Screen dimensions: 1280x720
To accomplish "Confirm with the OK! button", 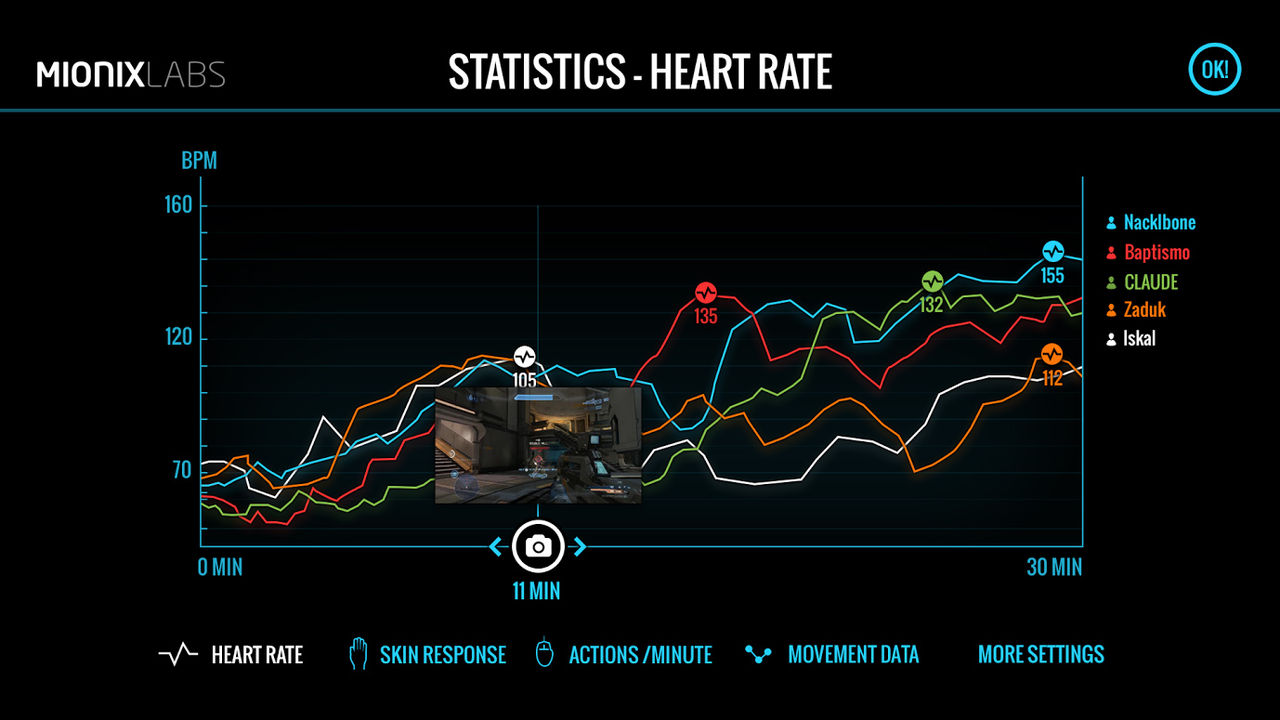I will pos(1214,70).
